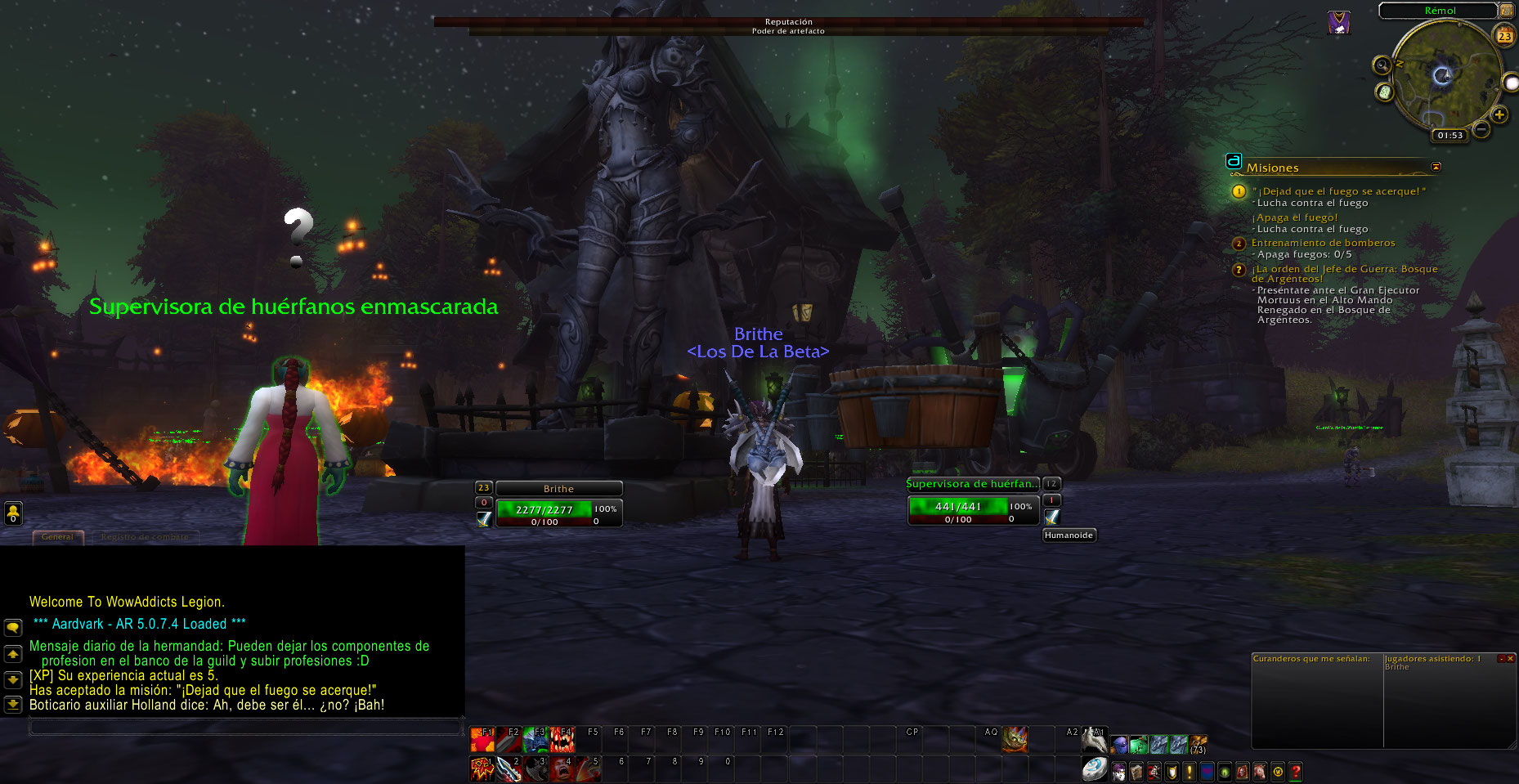Viewport: 1519px width, 784px height.
Task: Click the chat input box
Action: coord(245,726)
